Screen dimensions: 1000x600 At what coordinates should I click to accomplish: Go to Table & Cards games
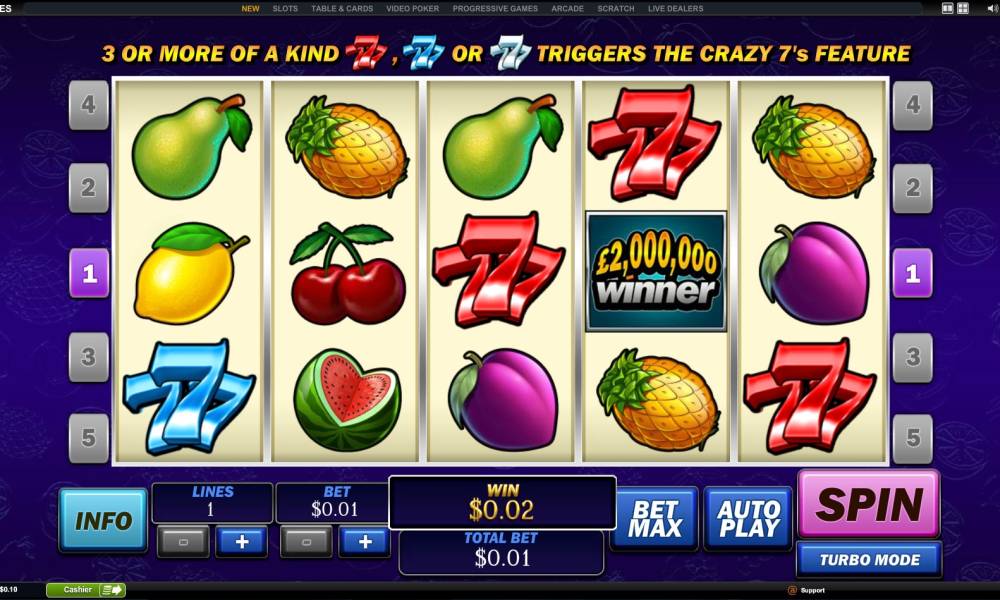coord(342,8)
